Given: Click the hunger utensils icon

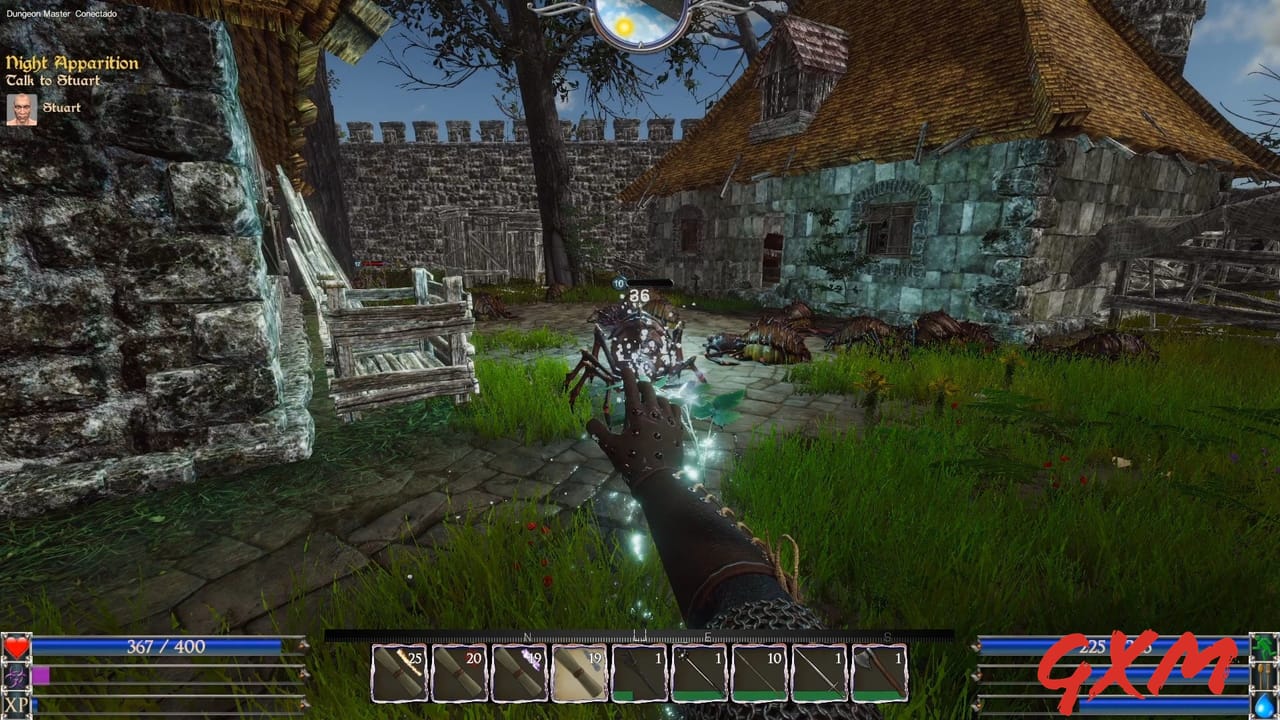Looking at the screenshot, I should (x=1262, y=677).
